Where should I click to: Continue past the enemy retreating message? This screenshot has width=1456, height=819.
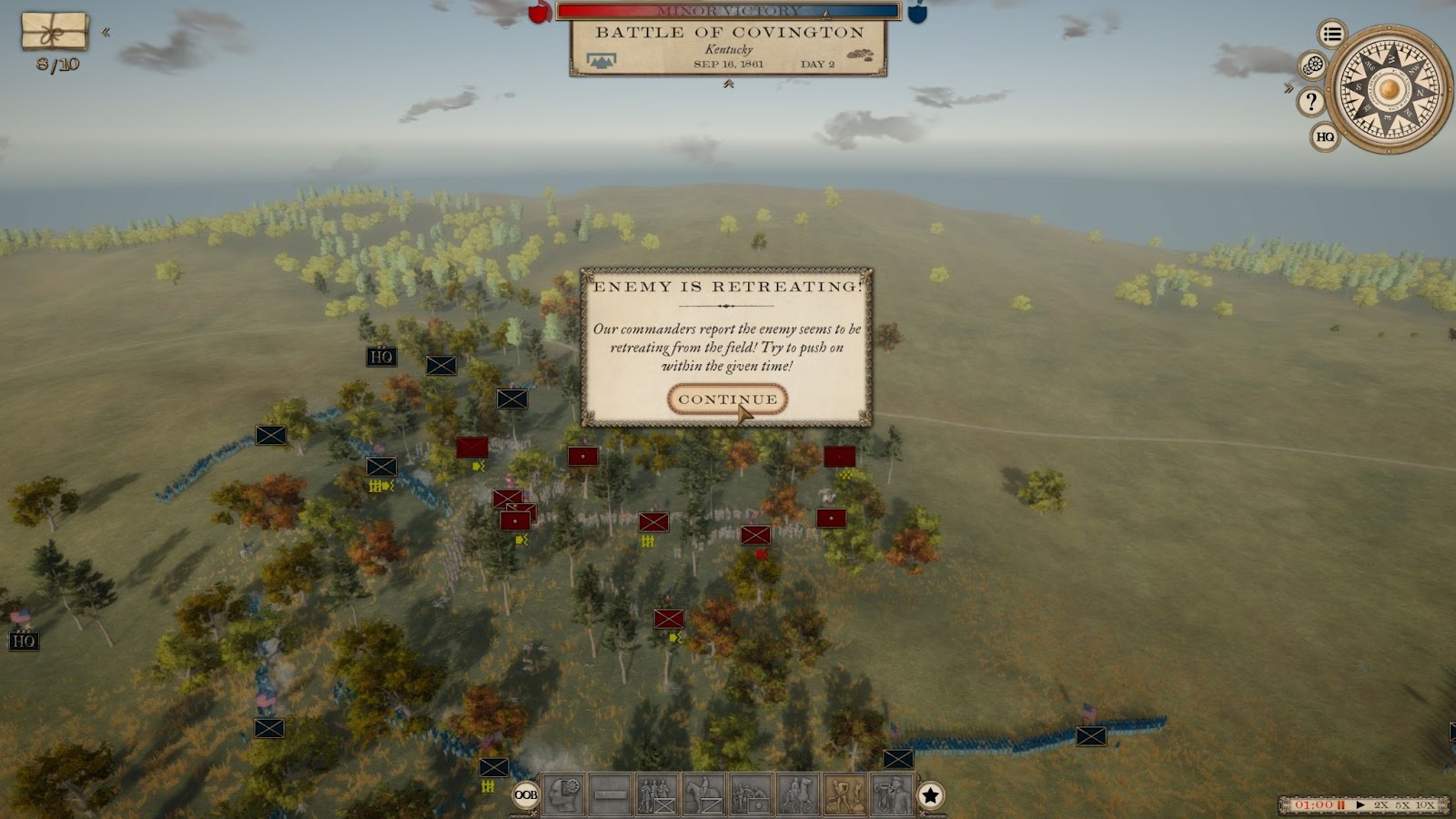pyautogui.click(x=727, y=399)
